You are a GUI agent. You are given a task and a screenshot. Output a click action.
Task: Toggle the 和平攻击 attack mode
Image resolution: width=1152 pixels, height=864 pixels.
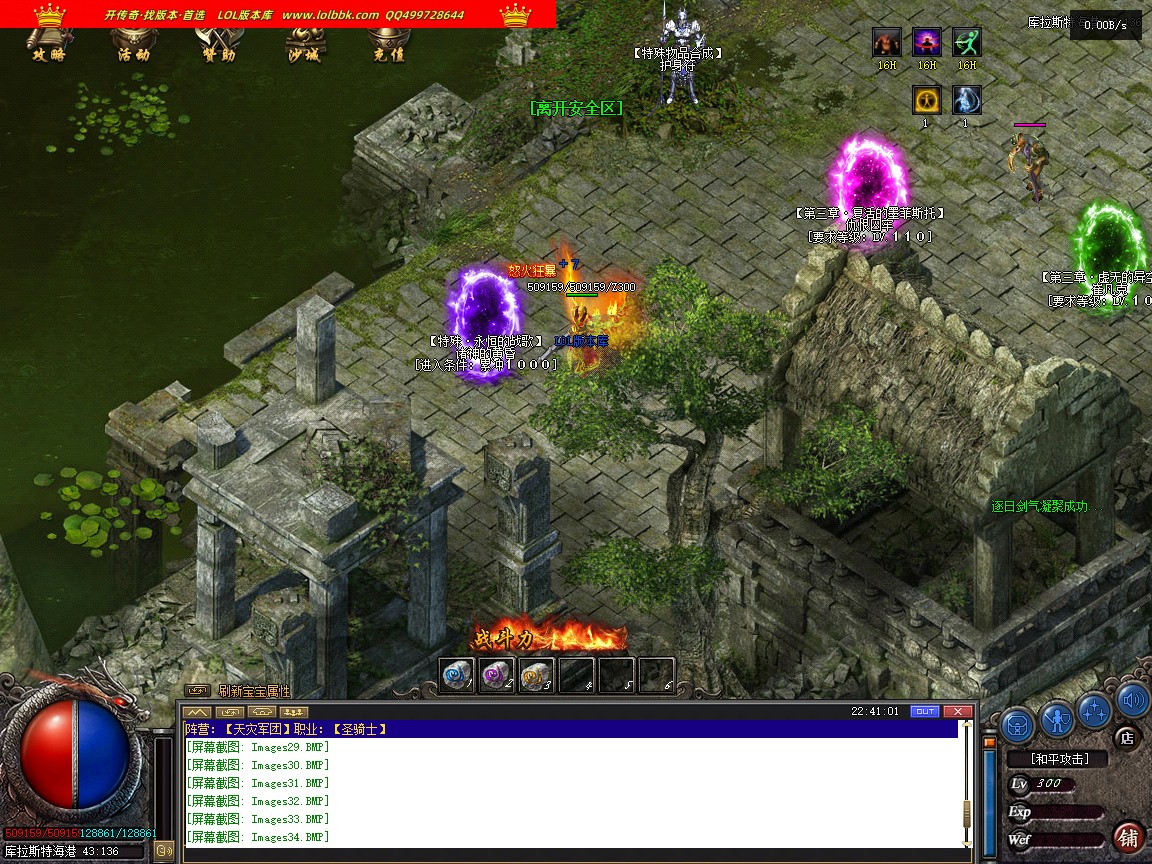(1059, 759)
